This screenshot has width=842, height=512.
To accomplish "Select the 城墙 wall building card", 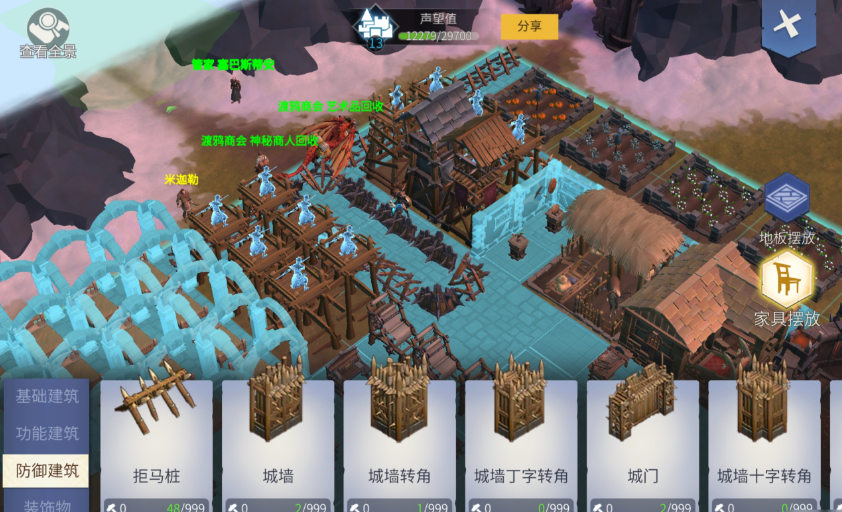I will click(278, 440).
